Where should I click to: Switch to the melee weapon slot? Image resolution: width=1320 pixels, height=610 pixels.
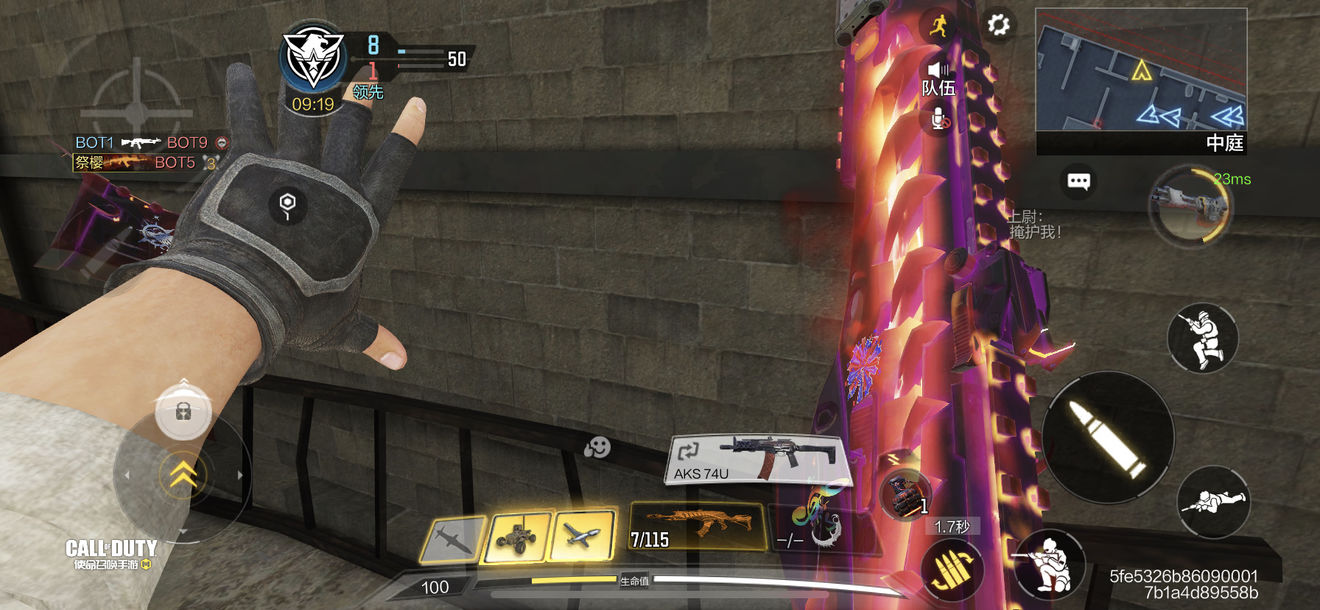pos(810,526)
